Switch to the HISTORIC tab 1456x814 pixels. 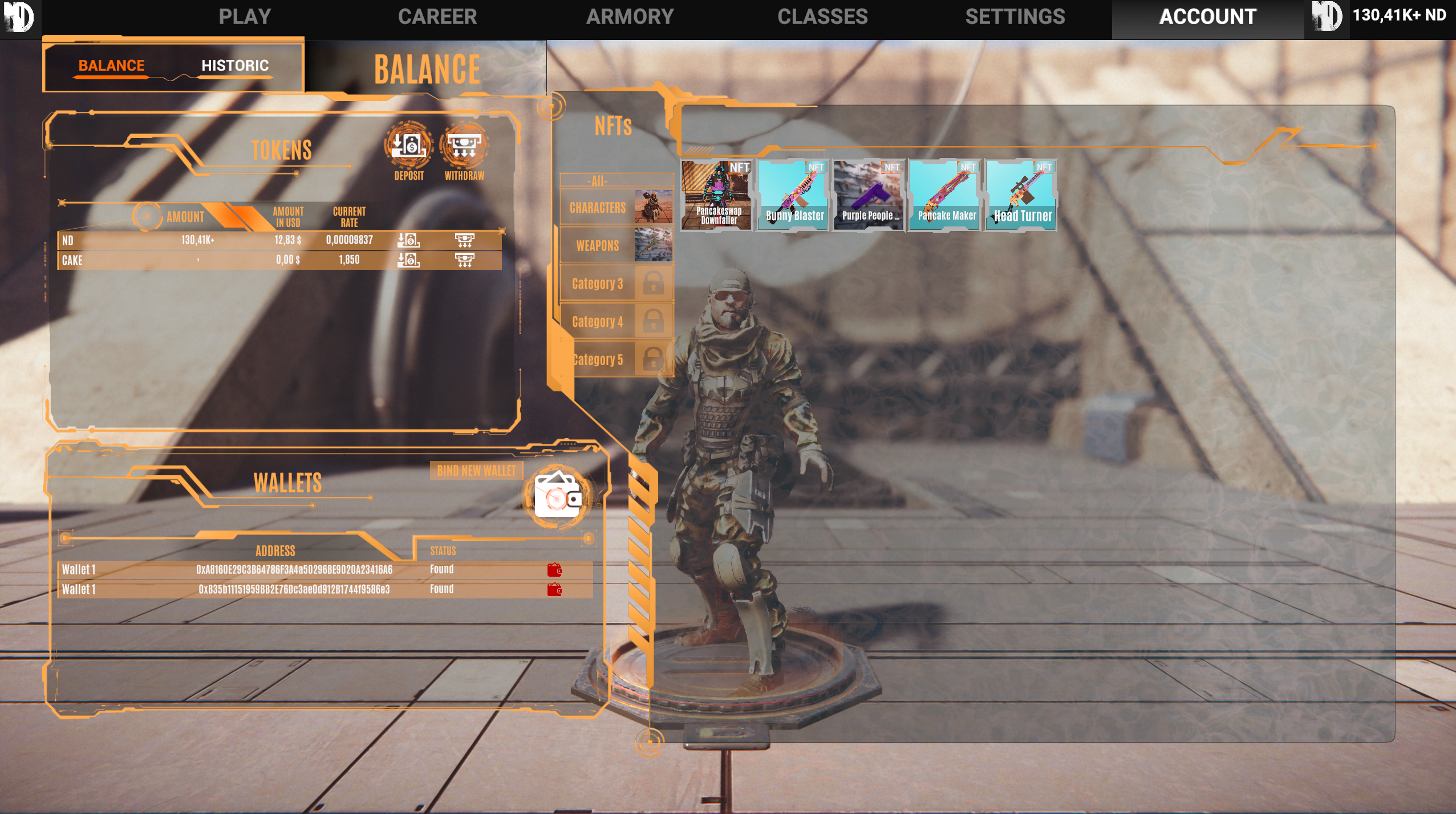235,66
